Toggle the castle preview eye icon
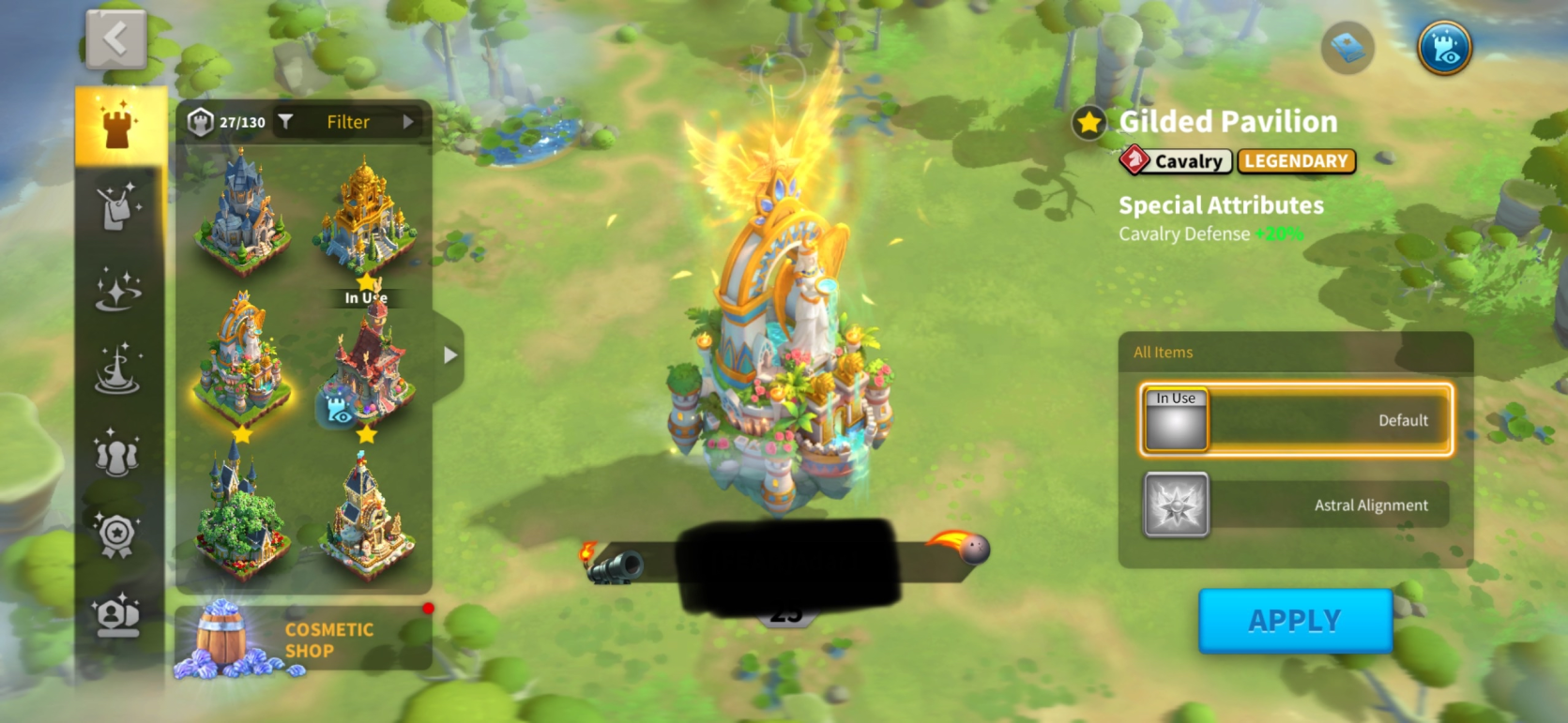The height and width of the screenshot is (723, 1568). tap(1444, 48)
